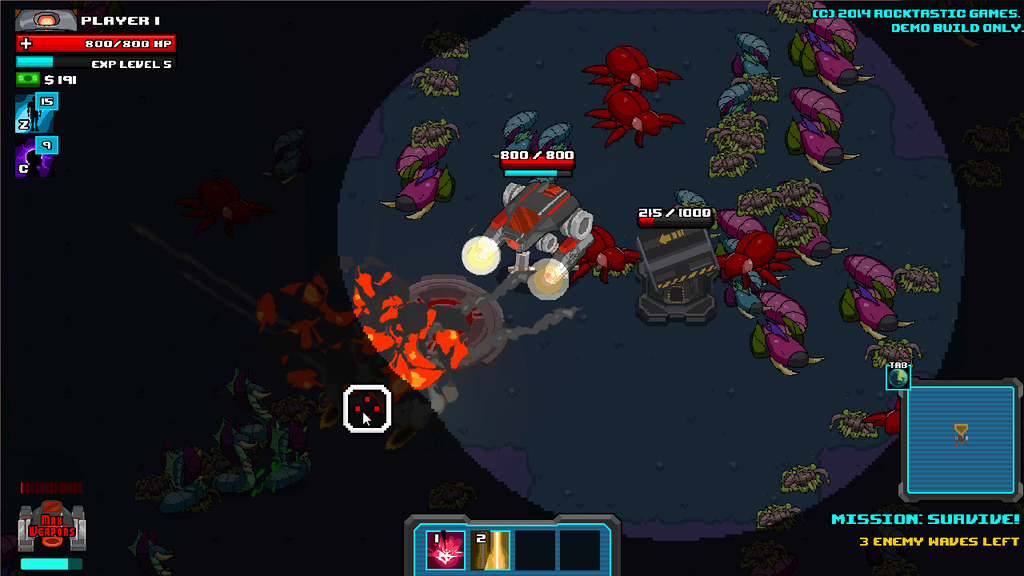Click the planet icon above the minimap
Screen dimensions: 1024x576
[898, 376]
